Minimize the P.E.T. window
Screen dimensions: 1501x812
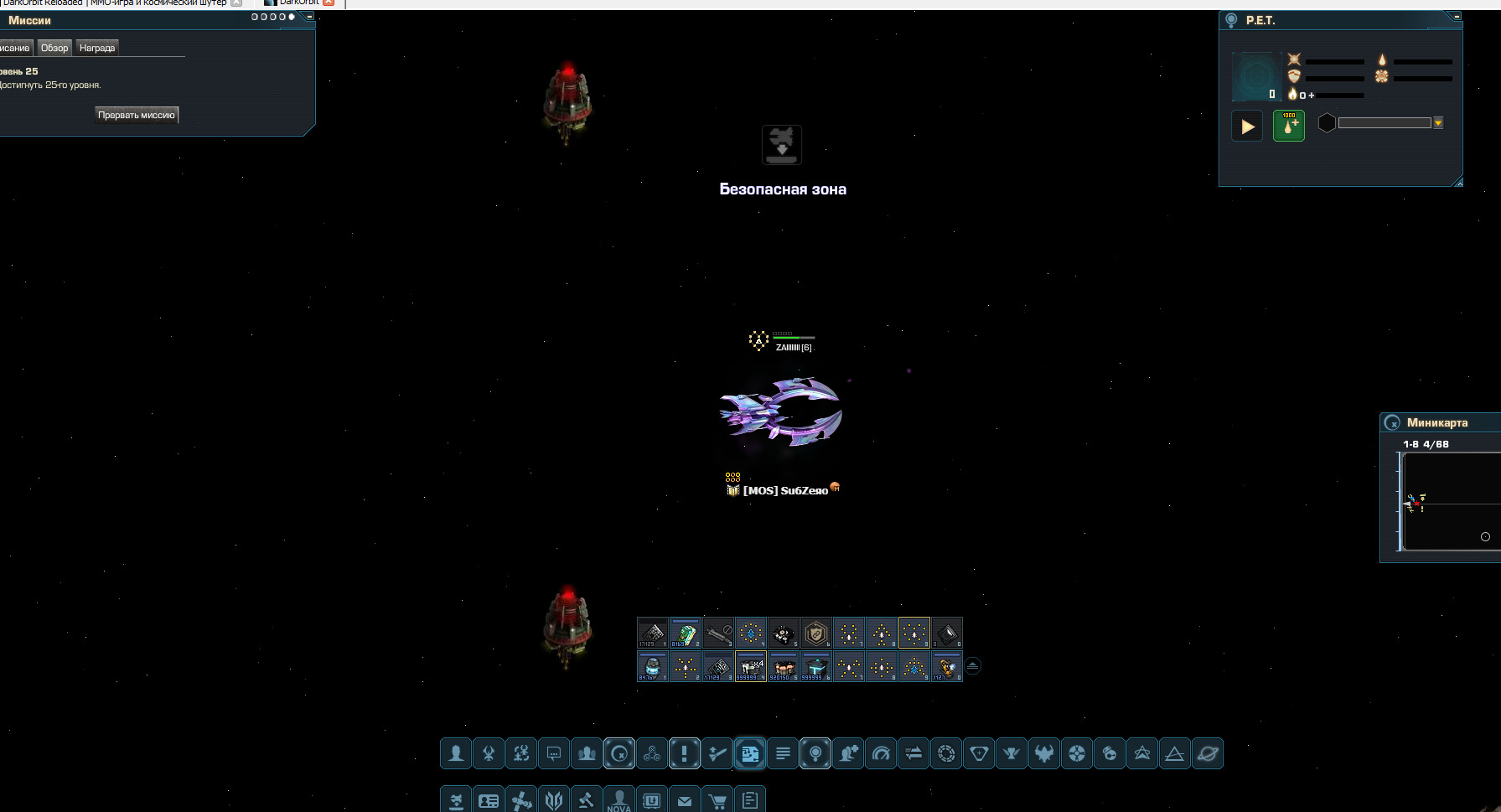(x=1457, y=16)
